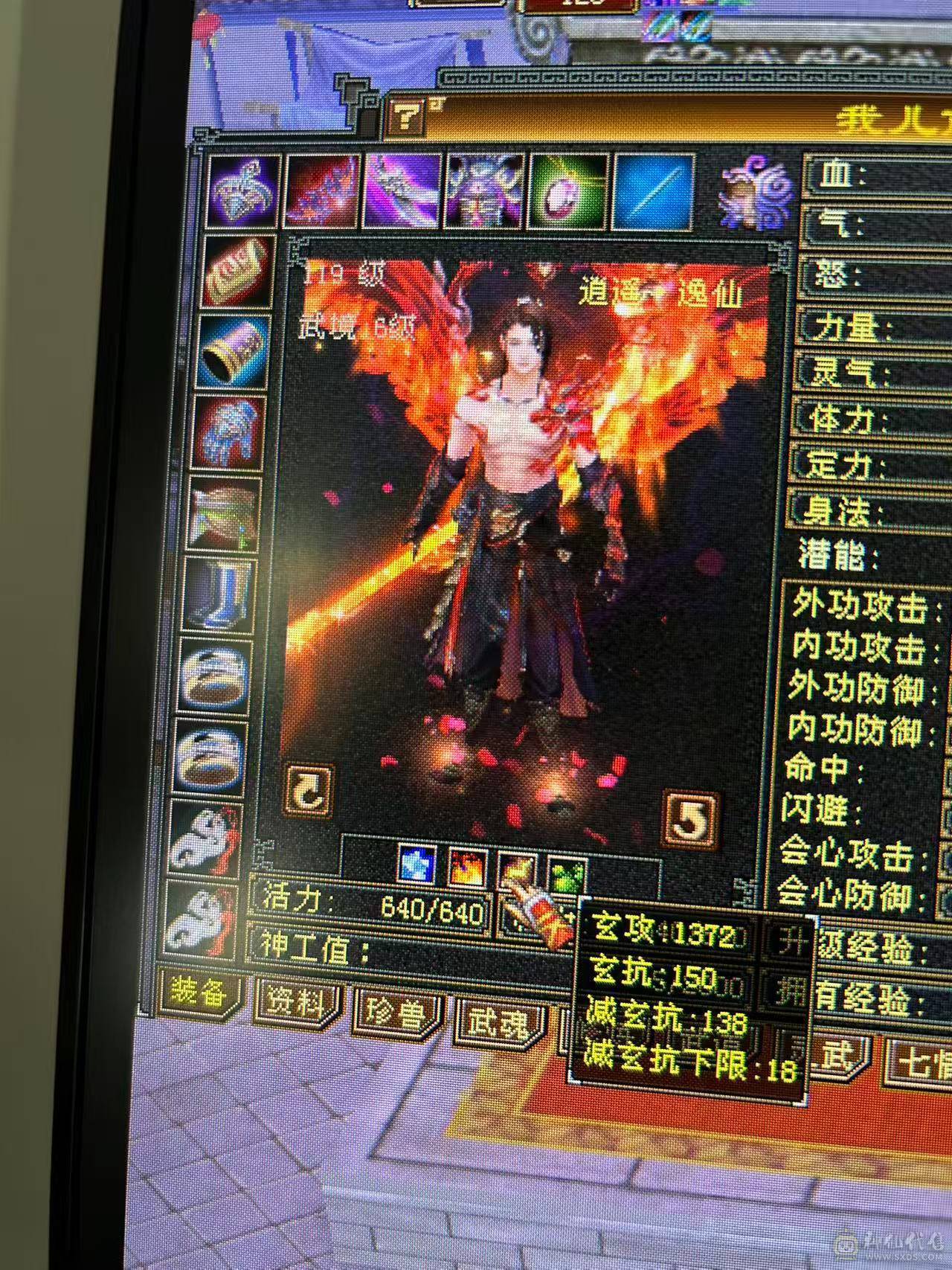
Task: Click the flame buff icon under character preview
Action: tap(466, 868)
